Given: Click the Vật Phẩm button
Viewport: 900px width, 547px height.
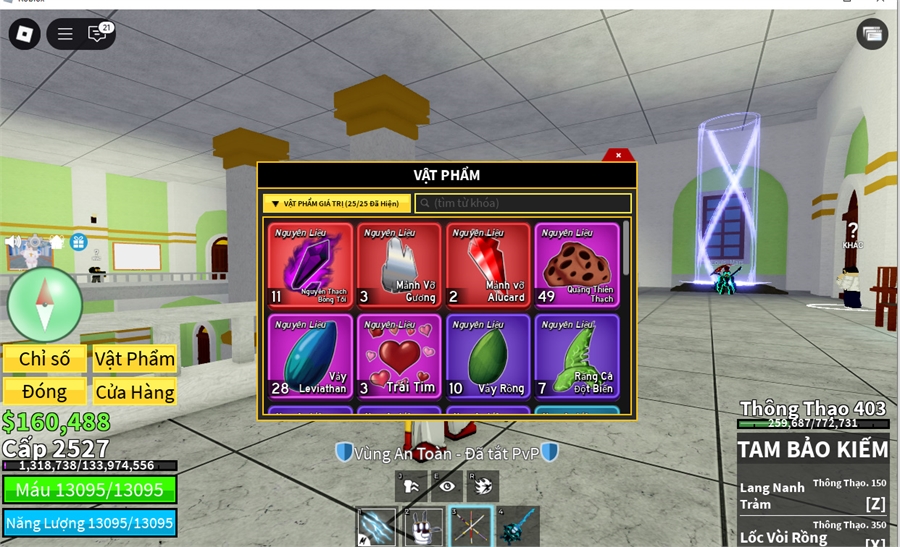Looking at the screenshot, I should click(x=134, y=359).
